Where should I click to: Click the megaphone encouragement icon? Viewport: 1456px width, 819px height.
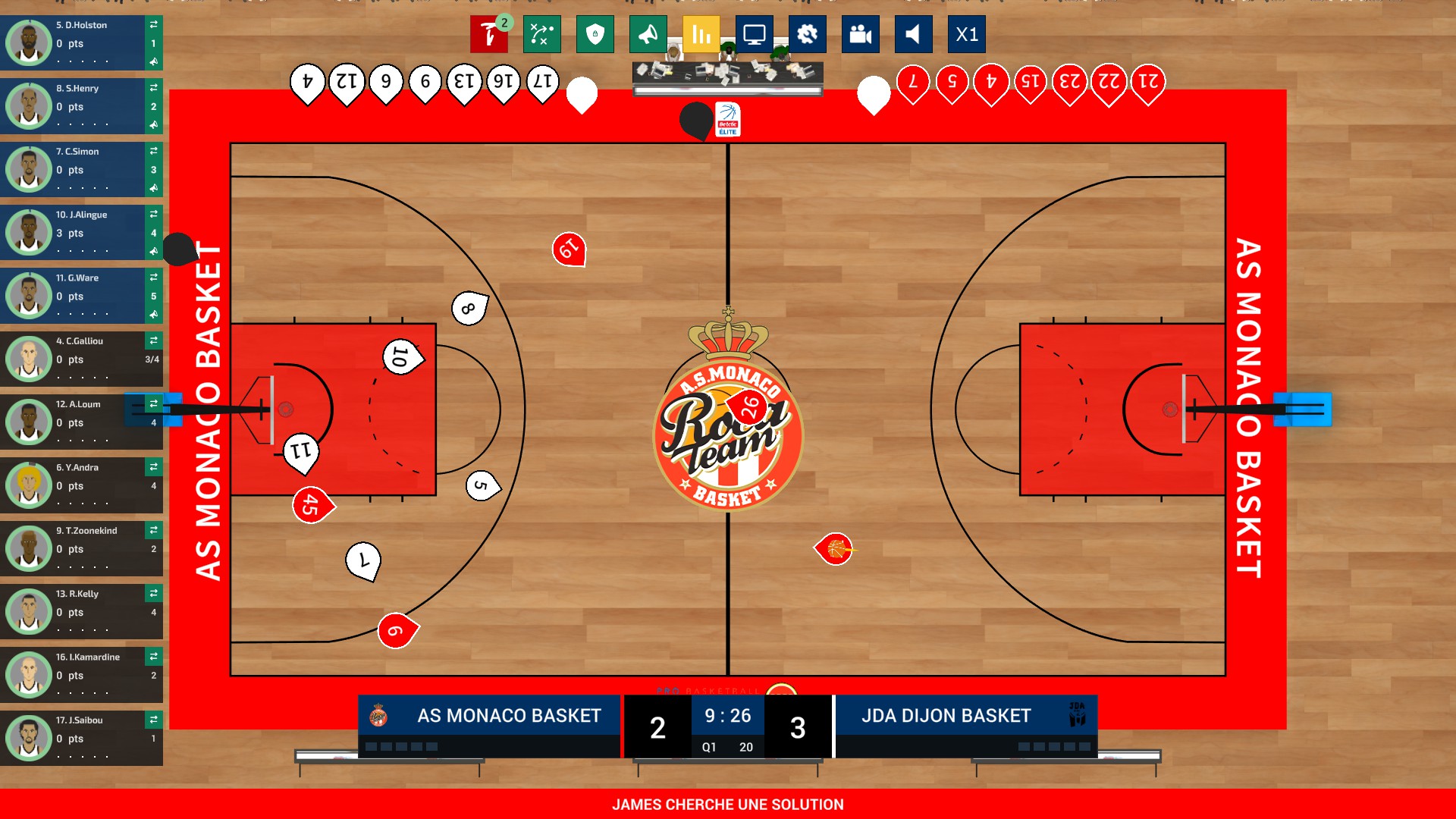point(648,34)
